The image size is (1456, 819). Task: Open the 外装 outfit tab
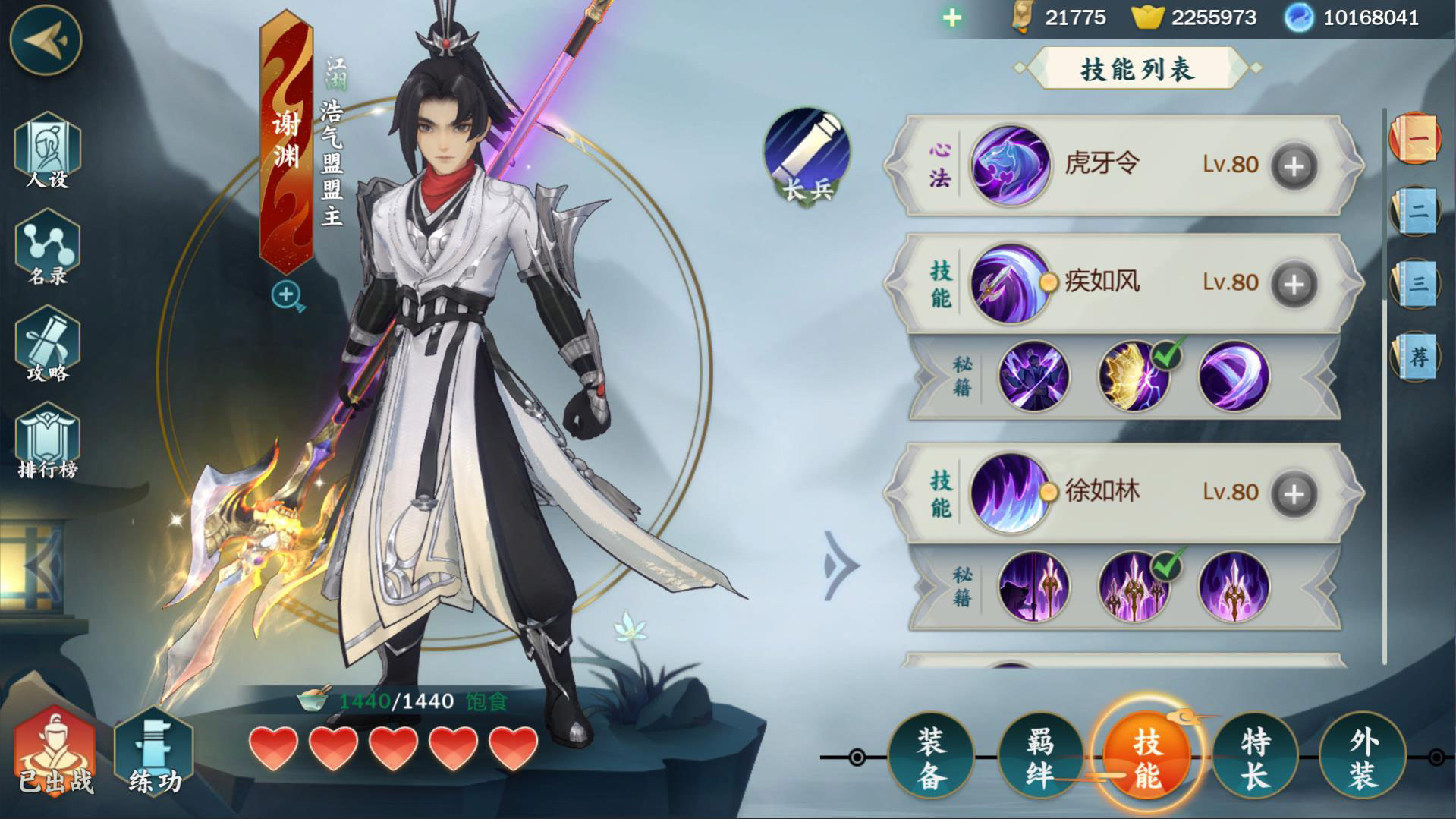[x=1363, y=757]
